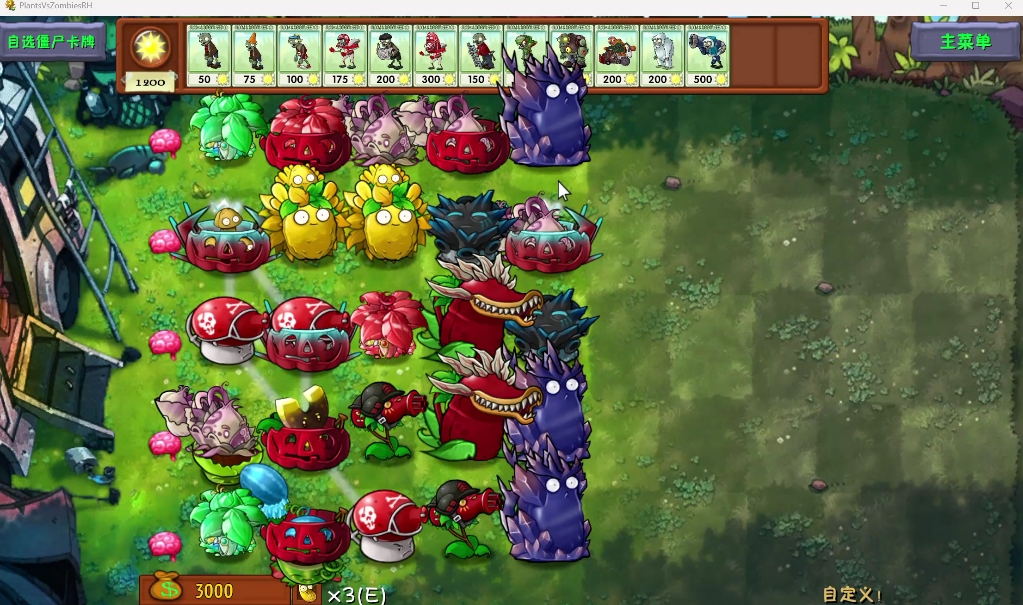This screenshot has width=1023, height=605.
Task: Choose the zombie card costing 300 sun
Action: point(435,56)
